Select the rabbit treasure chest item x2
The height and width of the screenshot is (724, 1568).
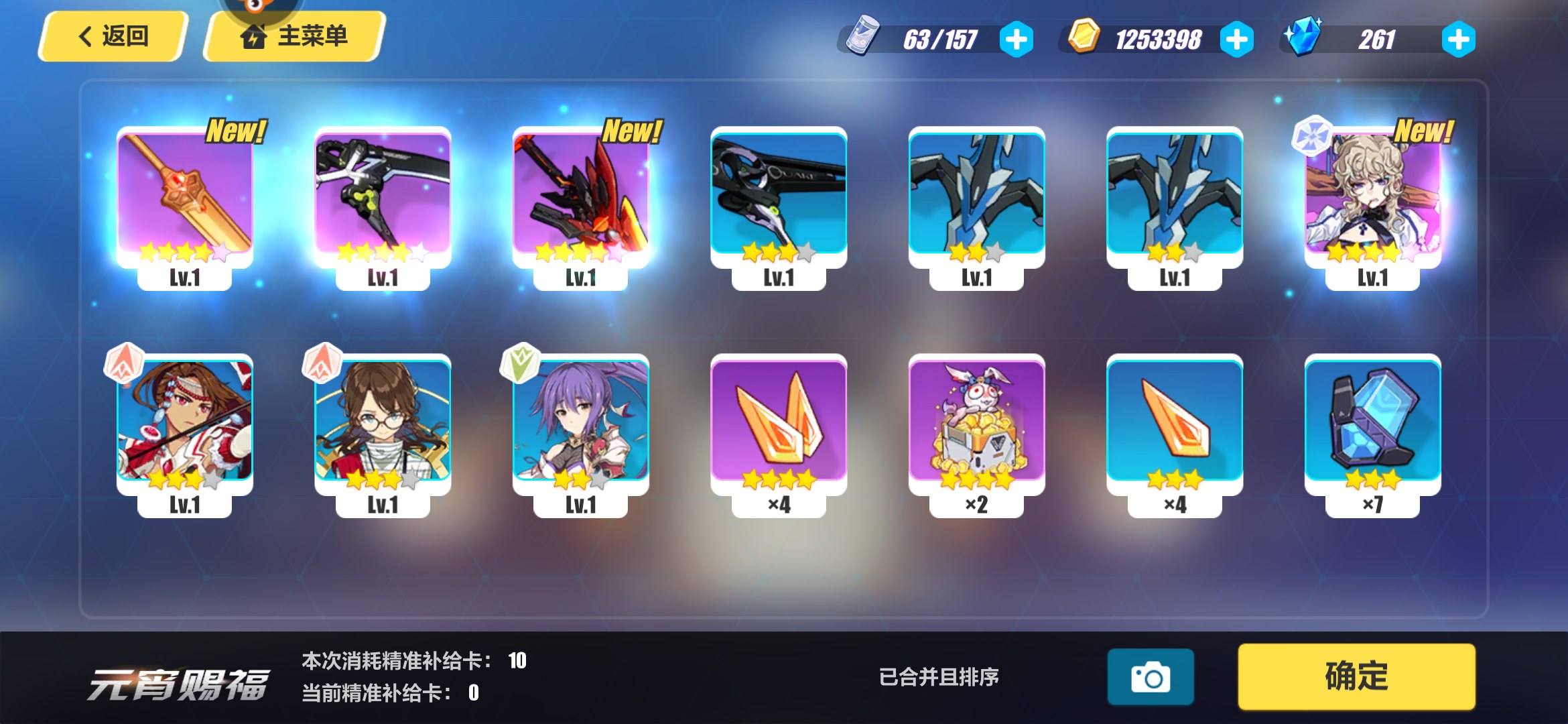[976, 424]
